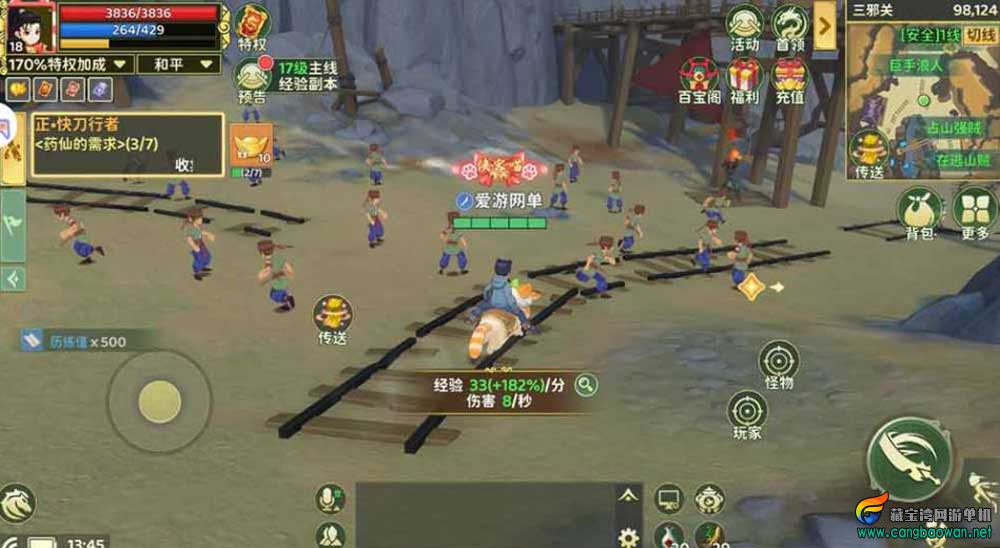Viewport: 1000px width, 548px height.
Task: Change the 和平 combat mode dropdown
Action: click(180, 64)
